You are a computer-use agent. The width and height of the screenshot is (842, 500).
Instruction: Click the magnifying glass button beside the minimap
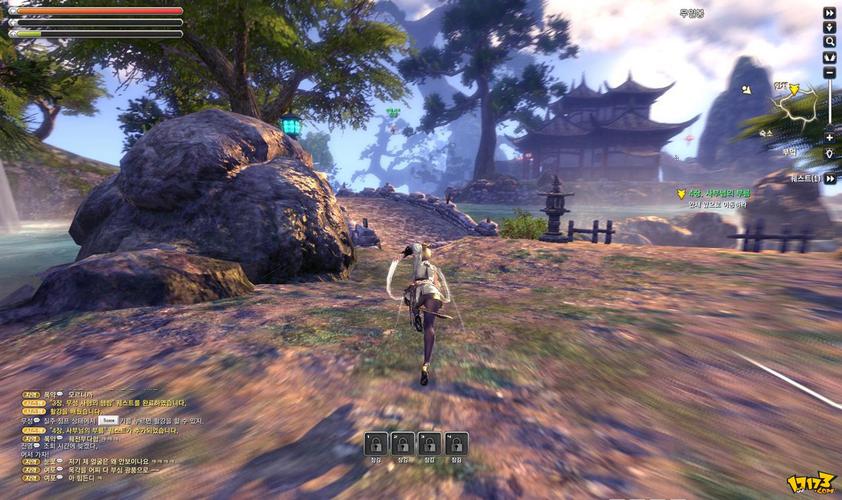[829, 42]
